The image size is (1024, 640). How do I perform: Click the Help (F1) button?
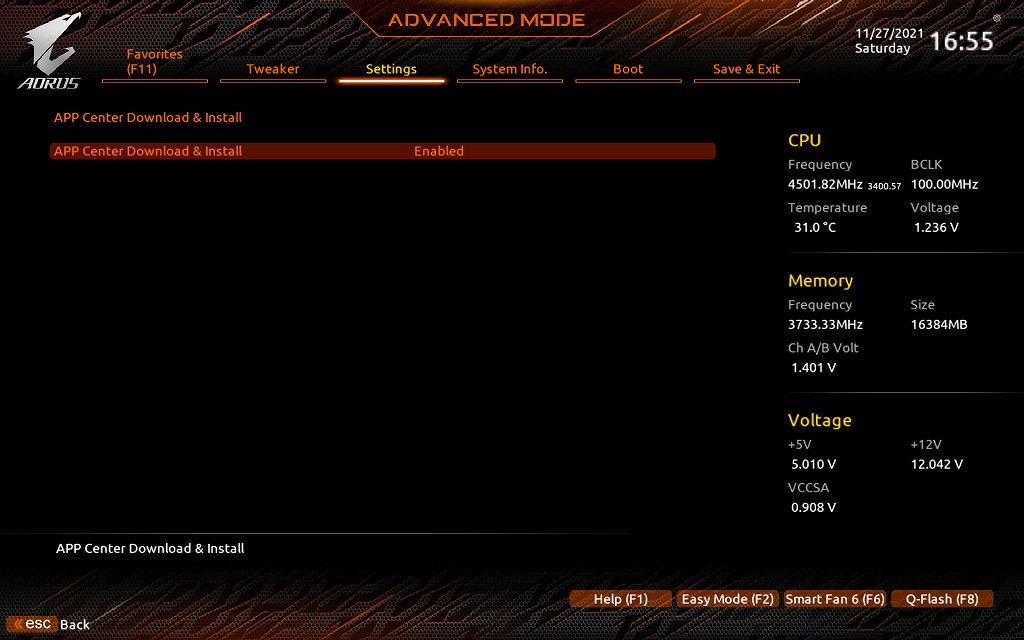[x=621, y=599]
